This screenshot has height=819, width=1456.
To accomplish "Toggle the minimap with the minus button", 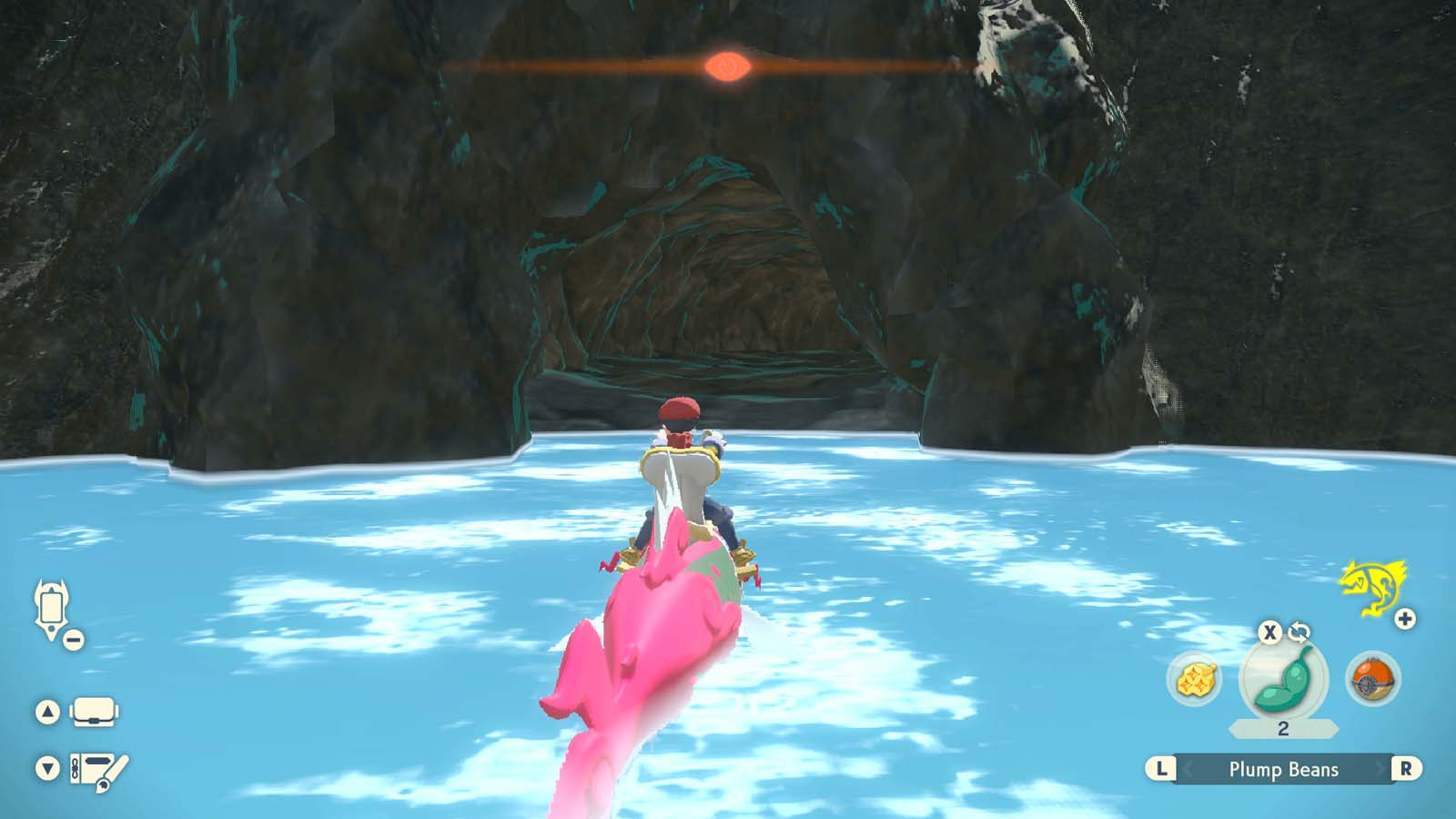I will tap(72, 638).
